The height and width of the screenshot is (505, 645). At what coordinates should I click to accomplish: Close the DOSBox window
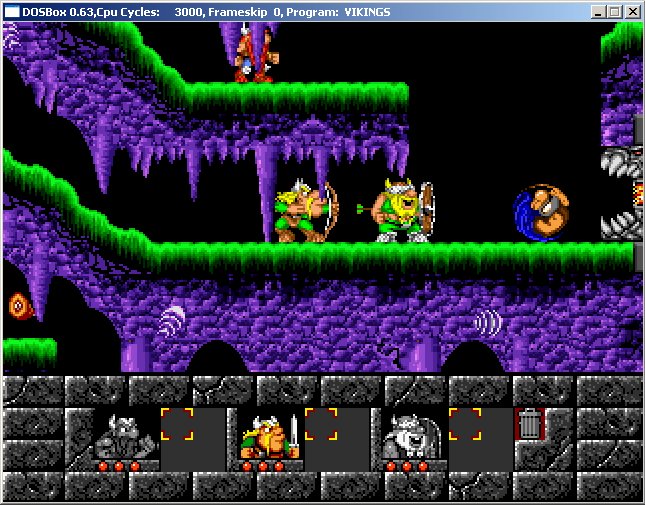(632, 12)
